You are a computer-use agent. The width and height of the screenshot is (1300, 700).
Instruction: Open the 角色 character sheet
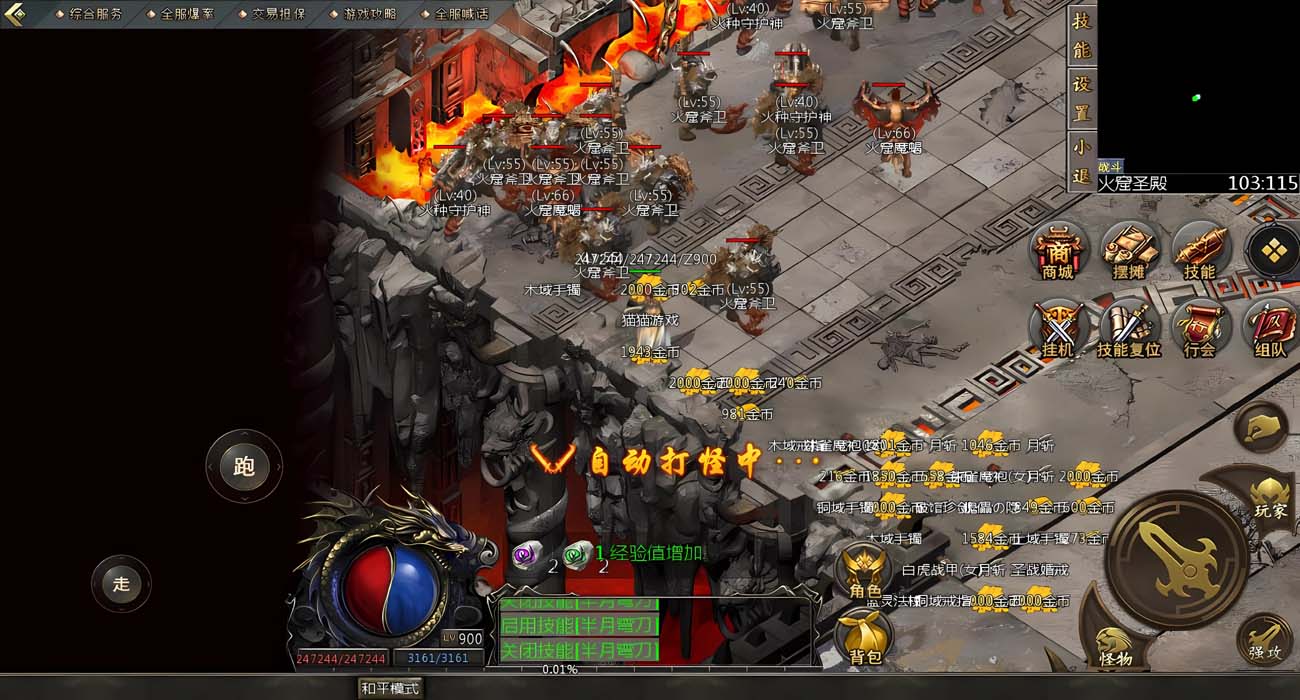tap(865, 572)
